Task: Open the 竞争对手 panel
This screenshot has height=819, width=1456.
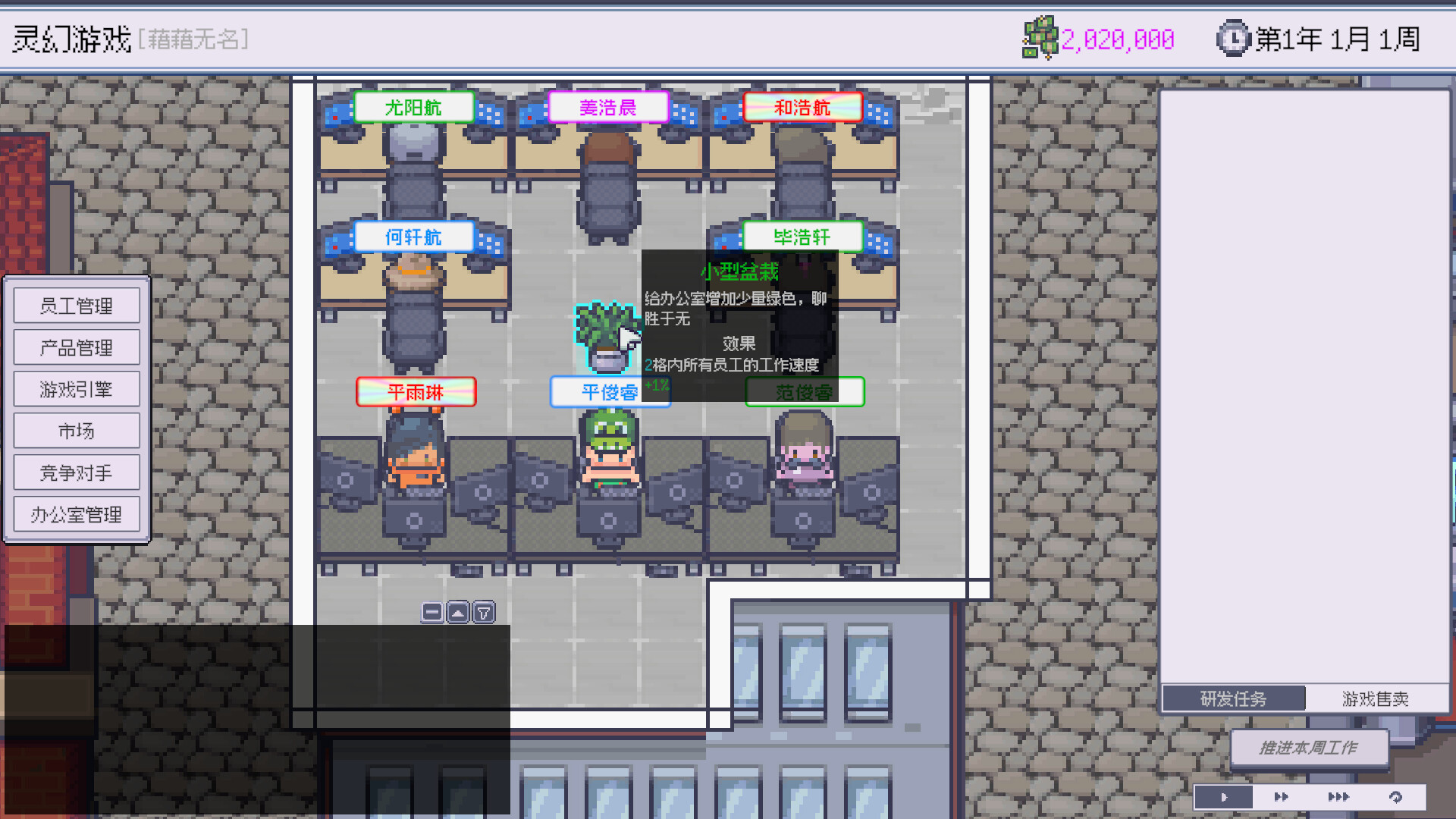Action: [x=77, y=472]
